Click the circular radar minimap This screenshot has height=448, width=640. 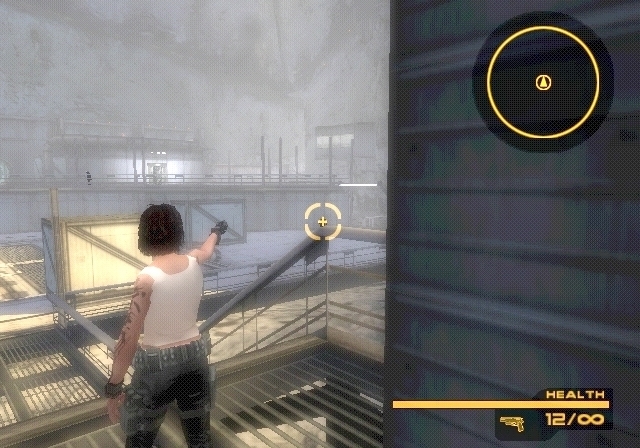coord(543,81)
